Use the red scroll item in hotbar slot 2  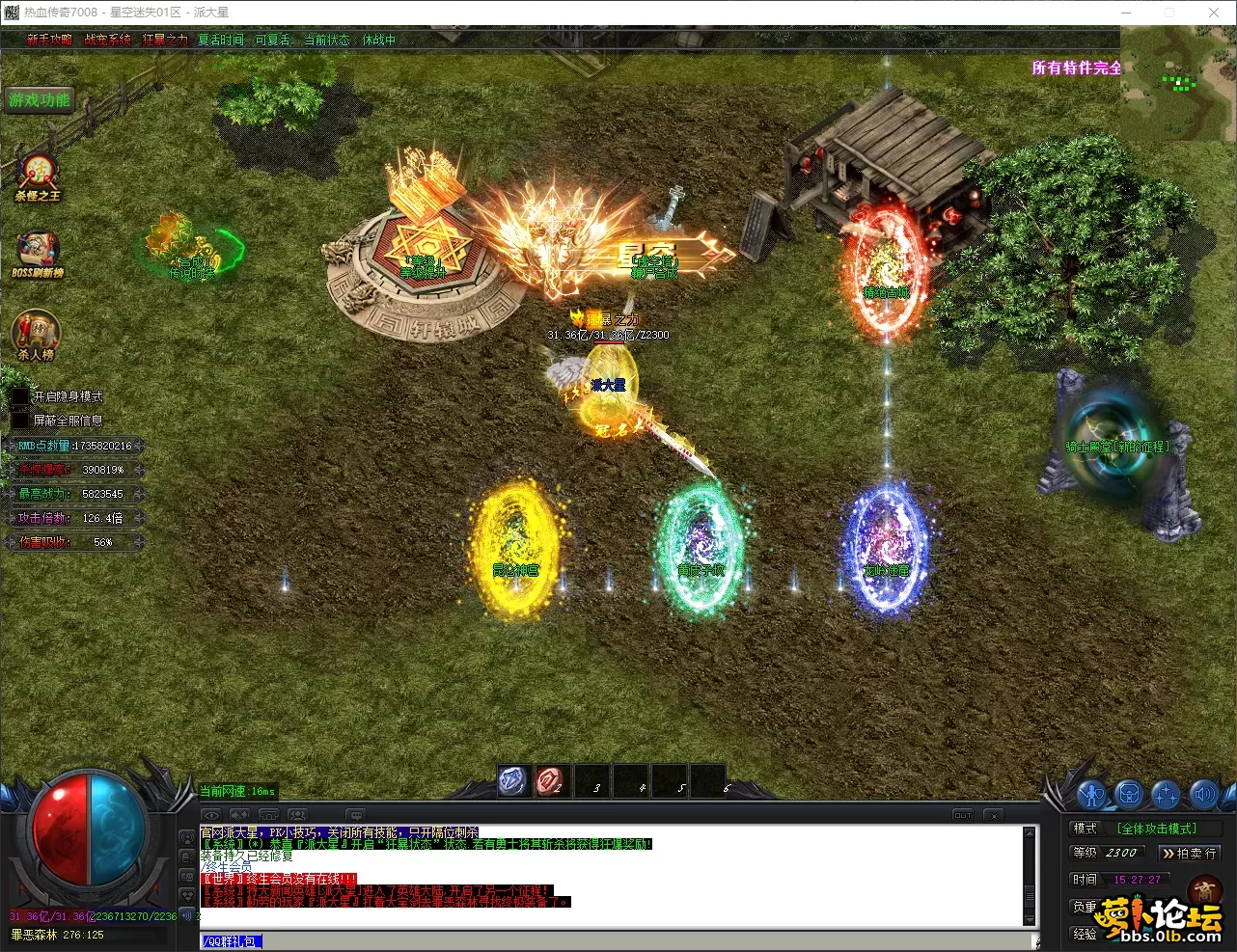[551, 781]
